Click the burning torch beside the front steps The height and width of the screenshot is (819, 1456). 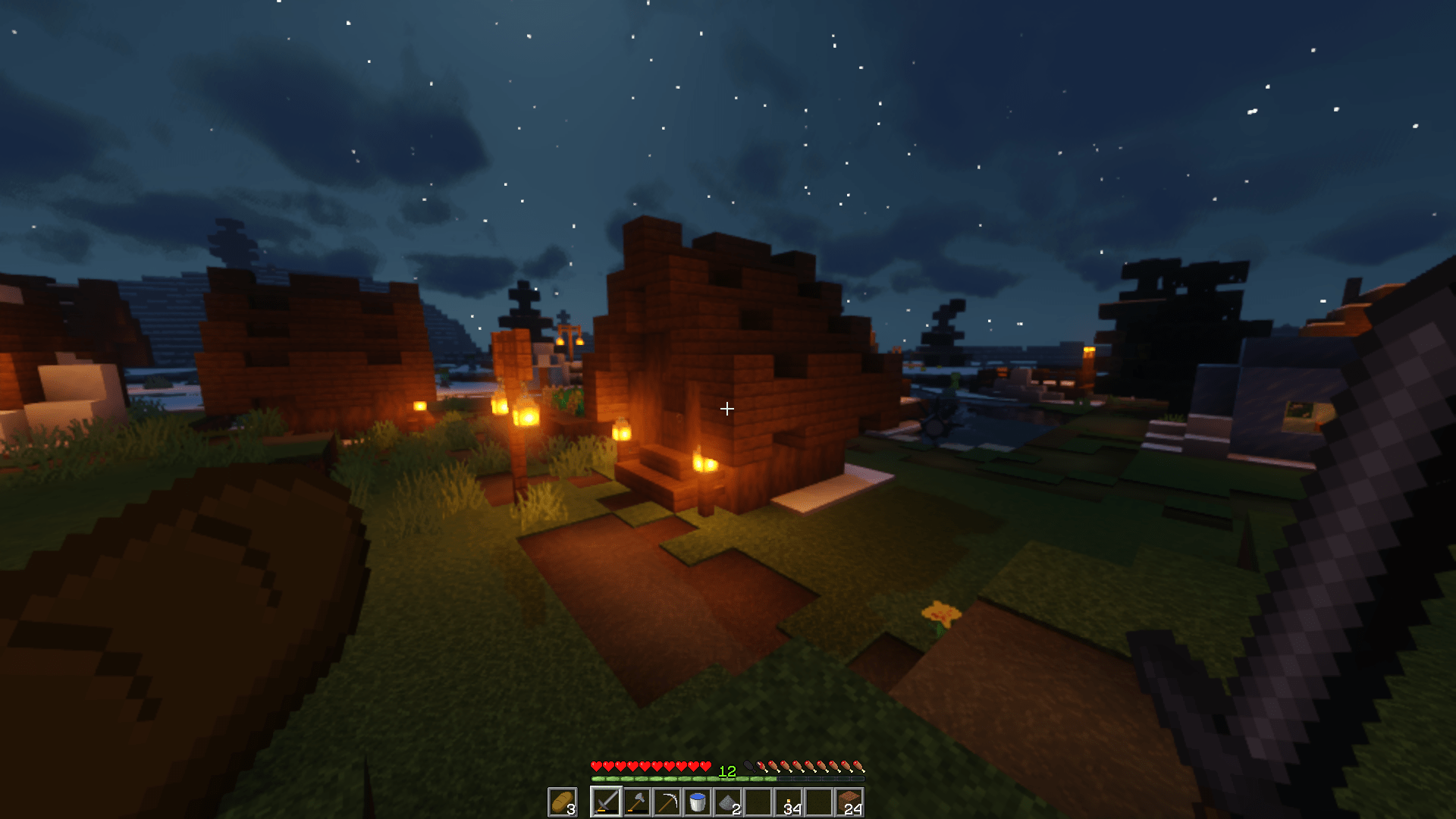point(704,465)
